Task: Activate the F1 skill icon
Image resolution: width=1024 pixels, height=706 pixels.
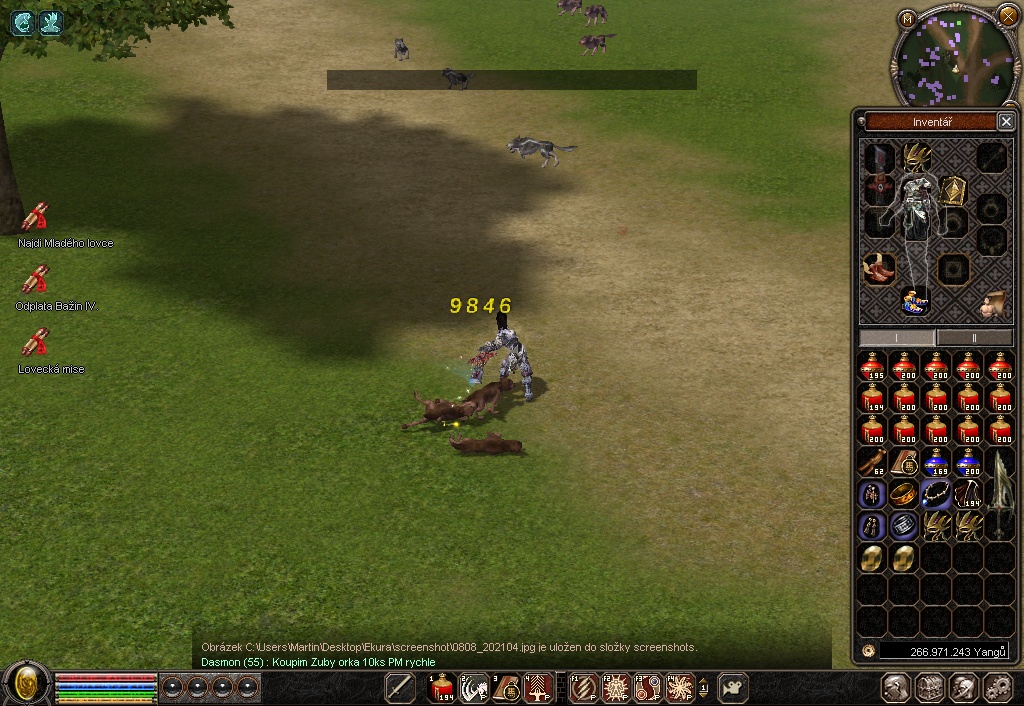Action: pos(585,687)
